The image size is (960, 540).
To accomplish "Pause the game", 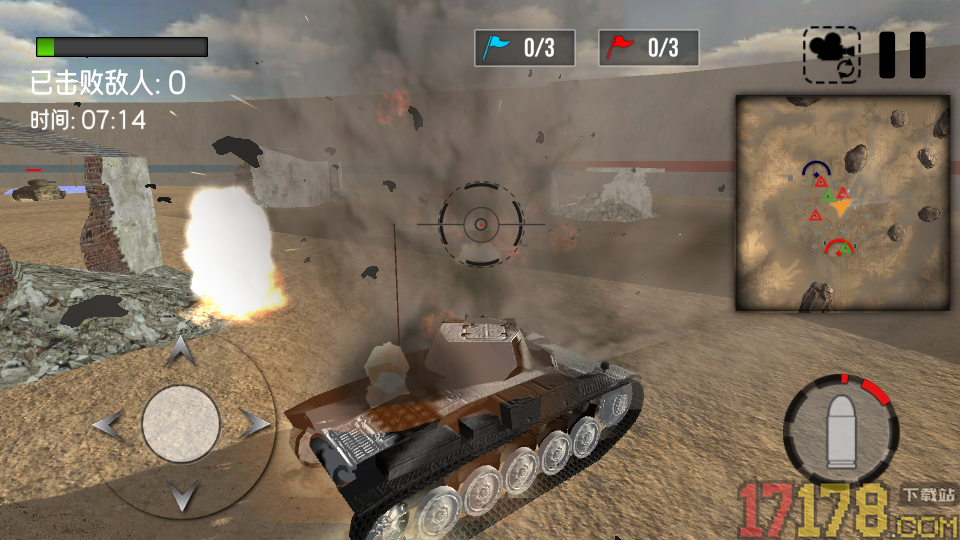I will [x=902, y=55].
